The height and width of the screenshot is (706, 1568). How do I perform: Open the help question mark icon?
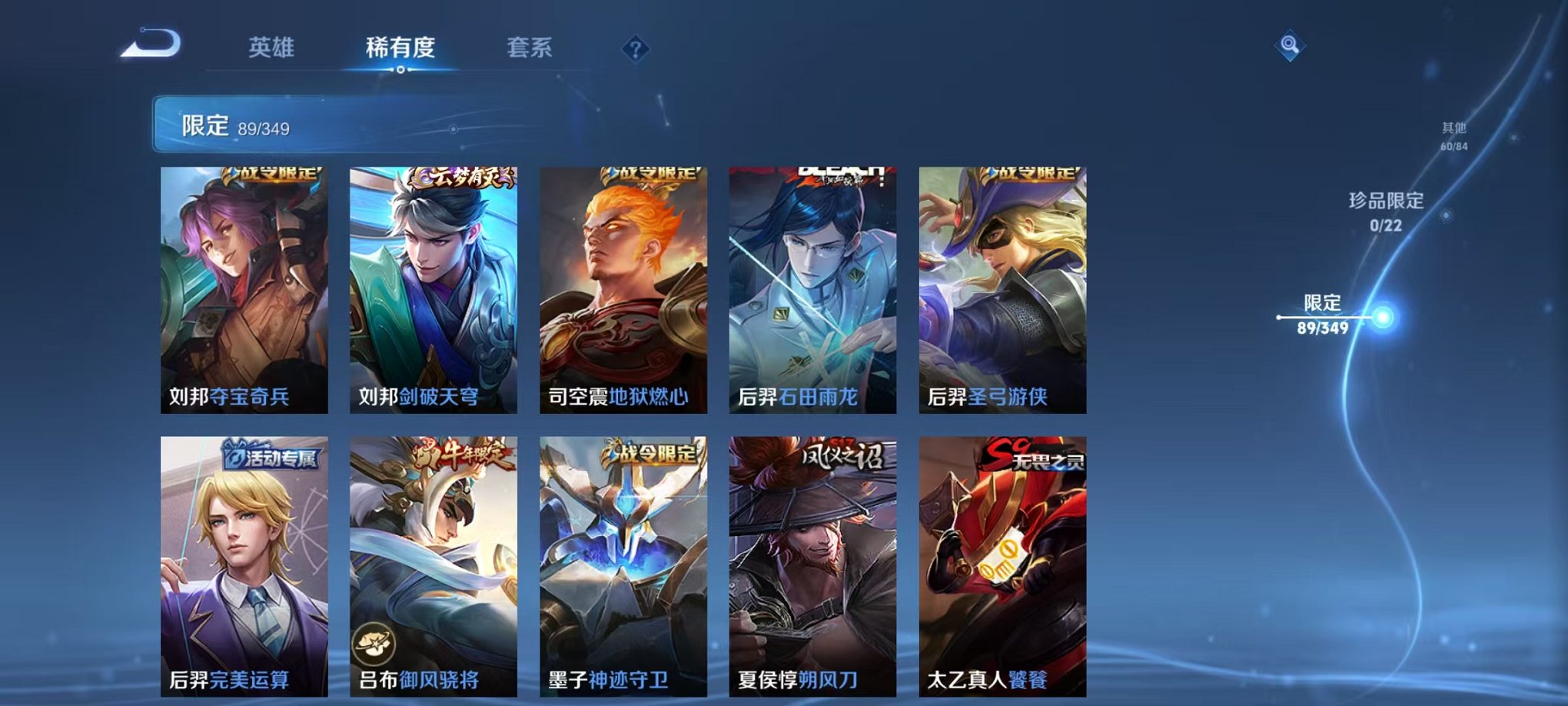pos(635,50)
